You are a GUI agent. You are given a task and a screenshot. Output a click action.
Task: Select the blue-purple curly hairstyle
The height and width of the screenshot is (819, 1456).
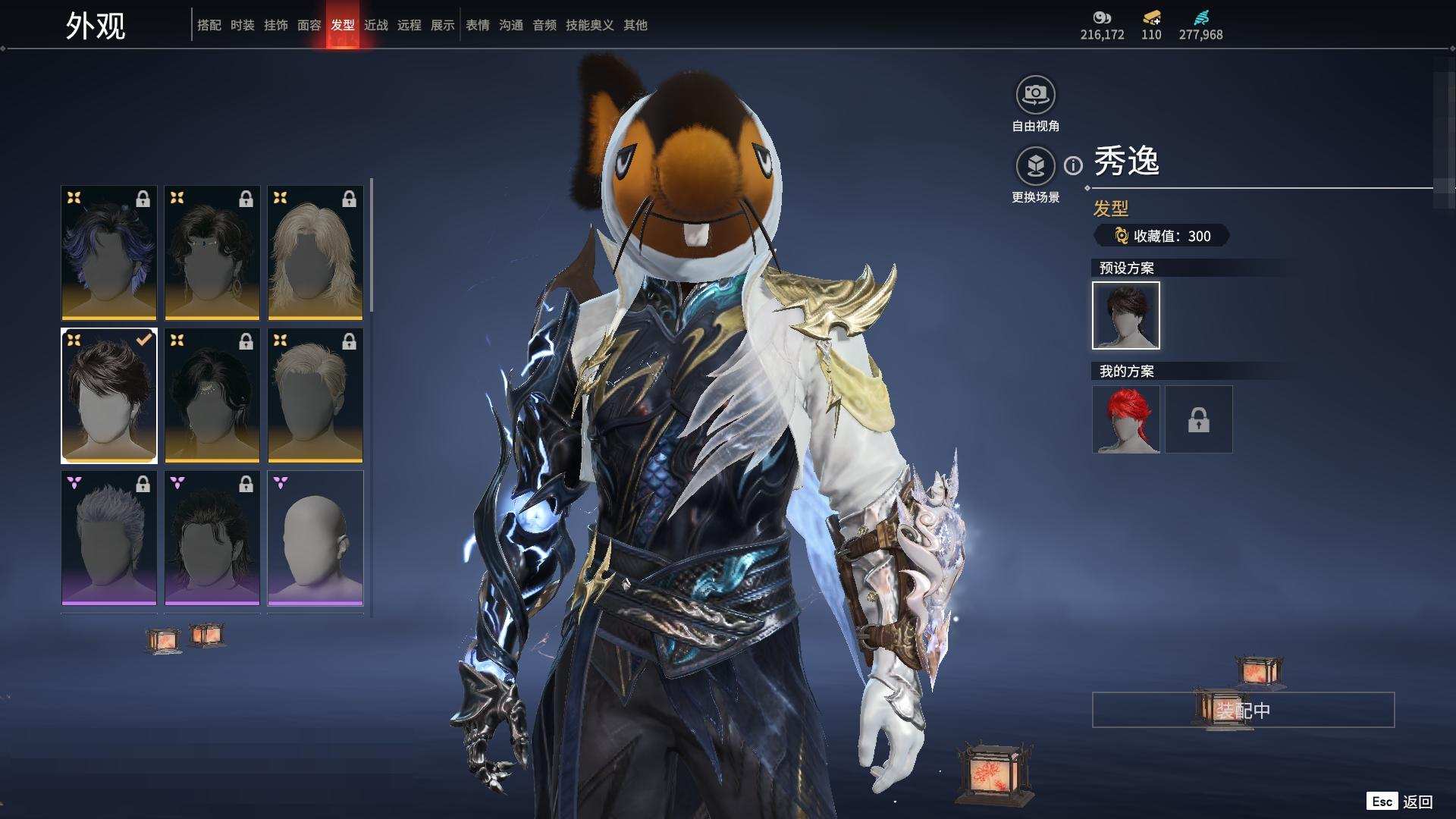point(109,253)
